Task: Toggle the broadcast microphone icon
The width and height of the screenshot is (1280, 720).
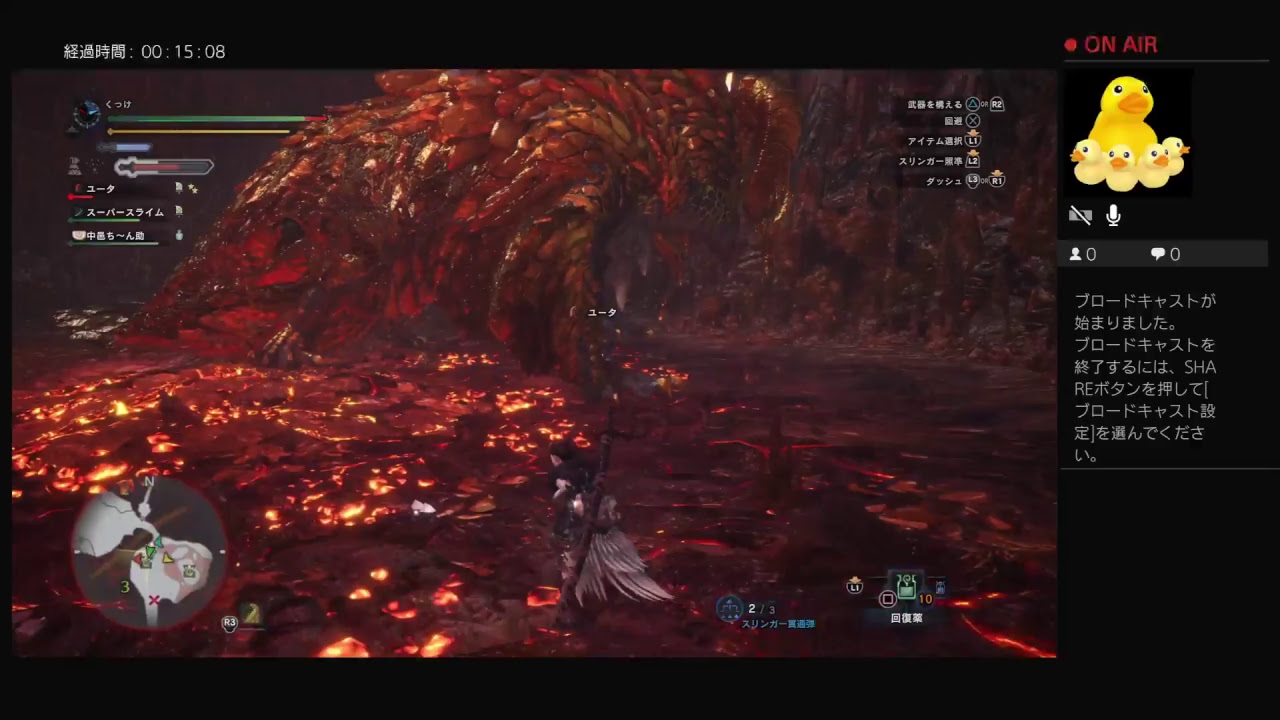Action: pyautogui.click(x=1113, y=216)
